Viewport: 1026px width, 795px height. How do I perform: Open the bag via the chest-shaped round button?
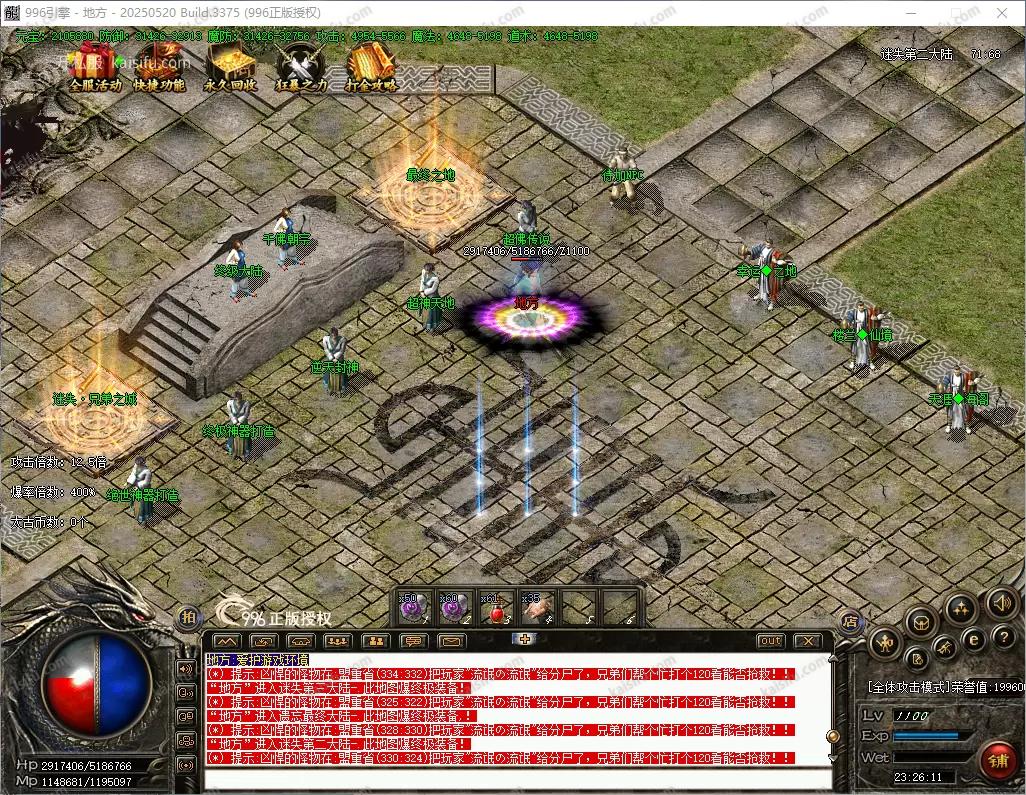[921, 622]
